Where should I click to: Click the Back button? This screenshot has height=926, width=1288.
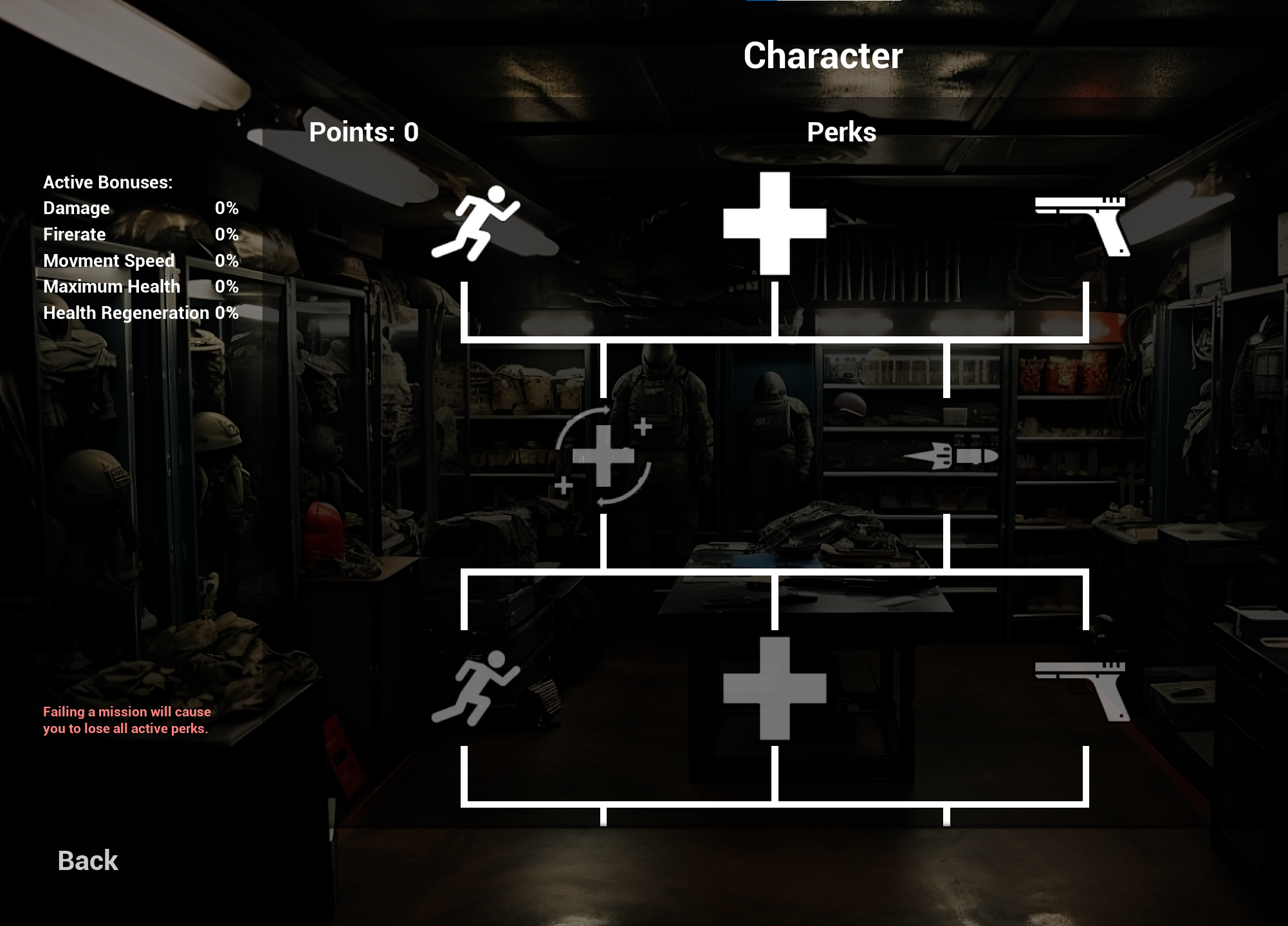click(x=87, y=859)
